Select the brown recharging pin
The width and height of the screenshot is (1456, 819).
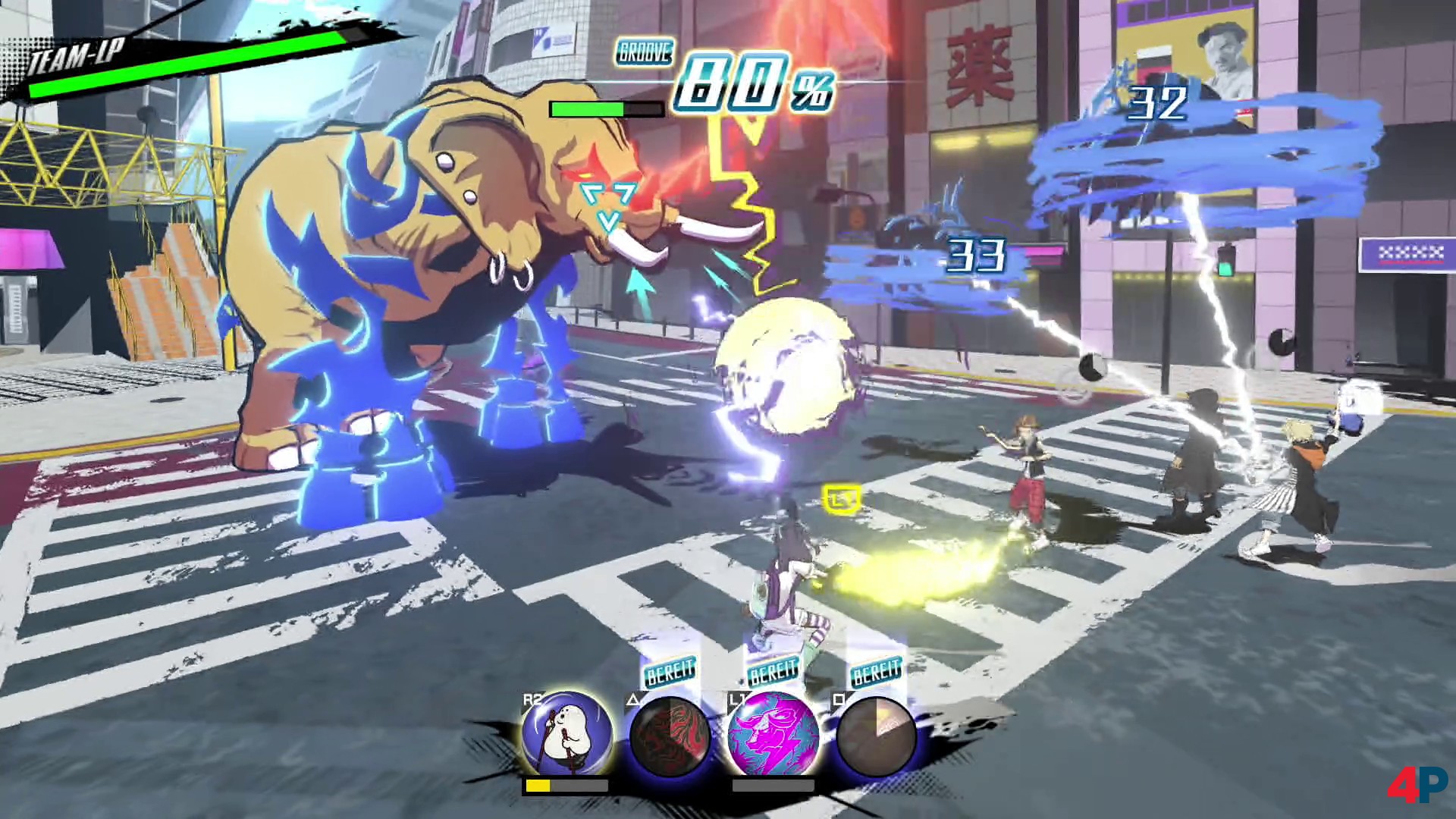click(x=876, y=736)
